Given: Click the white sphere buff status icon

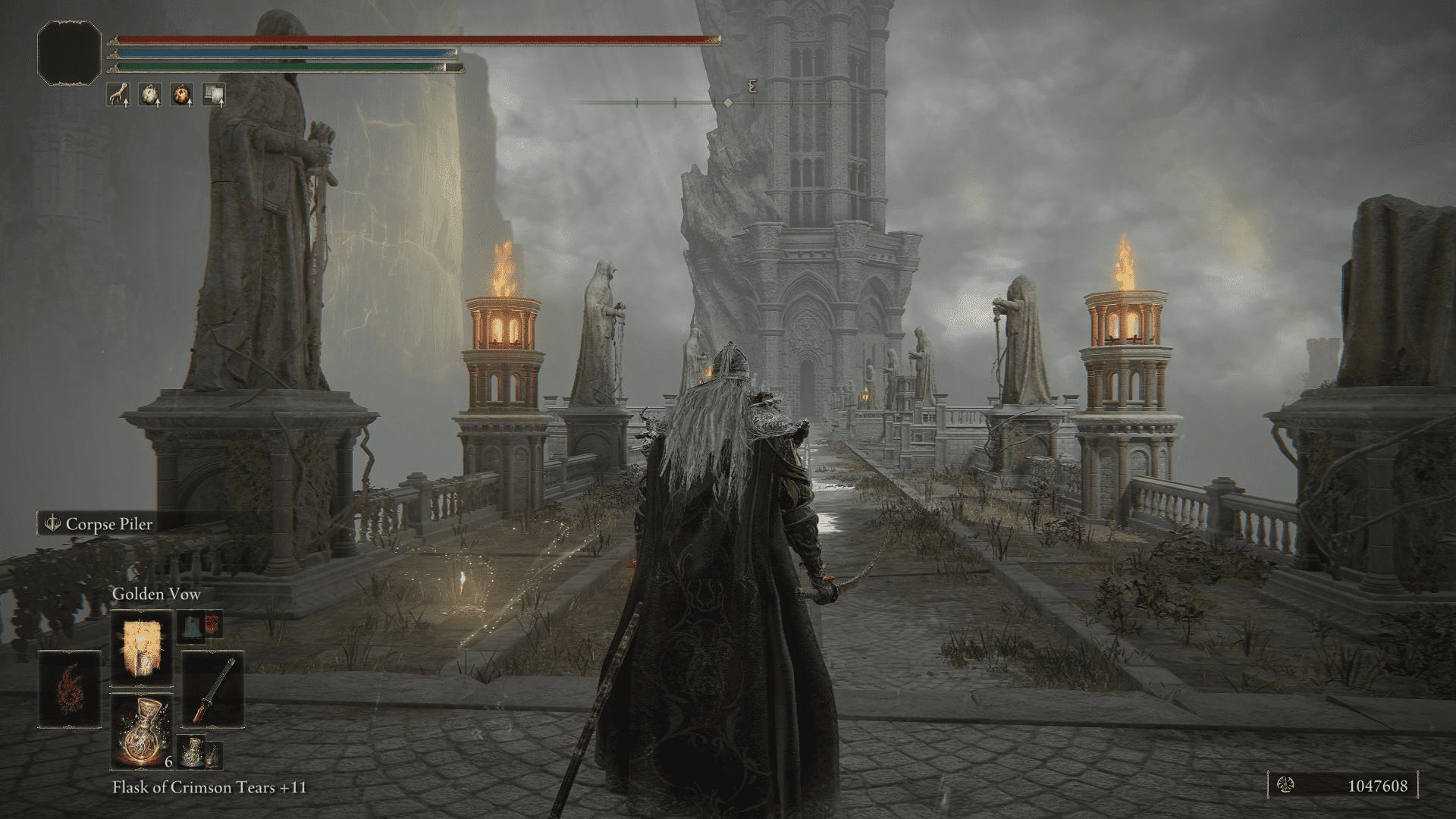Looking at the screenshot, I should point(152,95).
